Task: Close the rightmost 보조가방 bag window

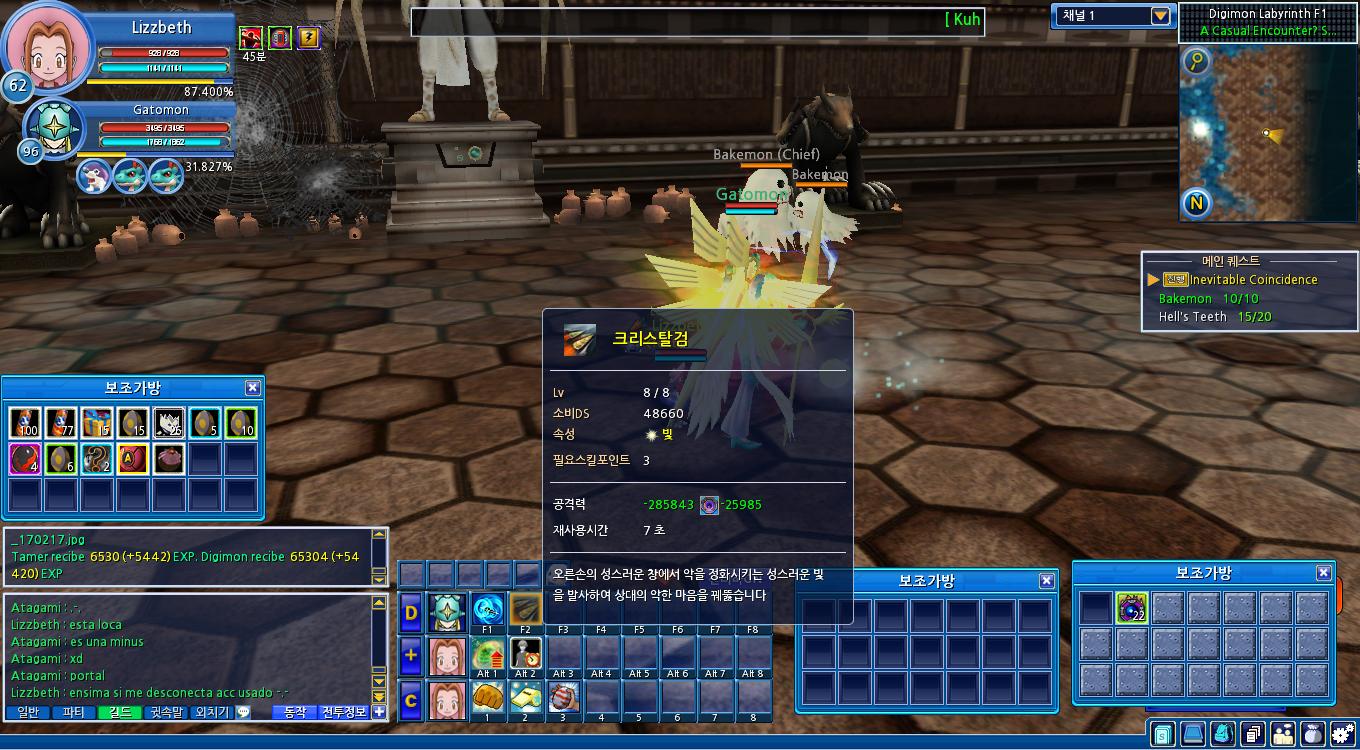Action: pos(1323,573)
